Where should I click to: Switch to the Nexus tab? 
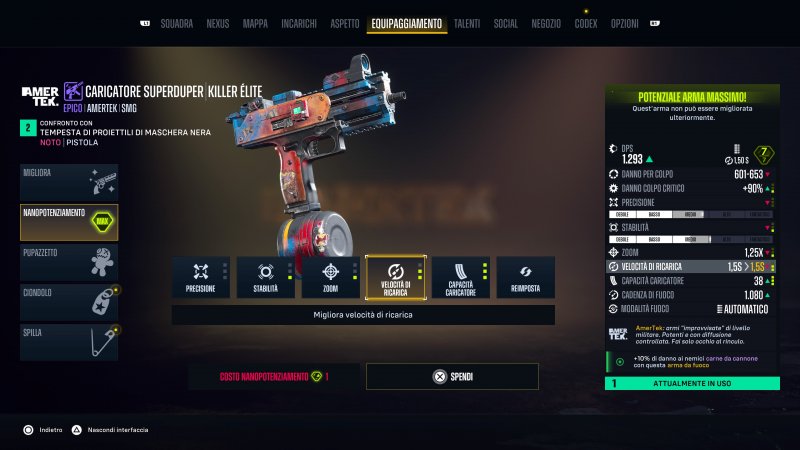217,23
